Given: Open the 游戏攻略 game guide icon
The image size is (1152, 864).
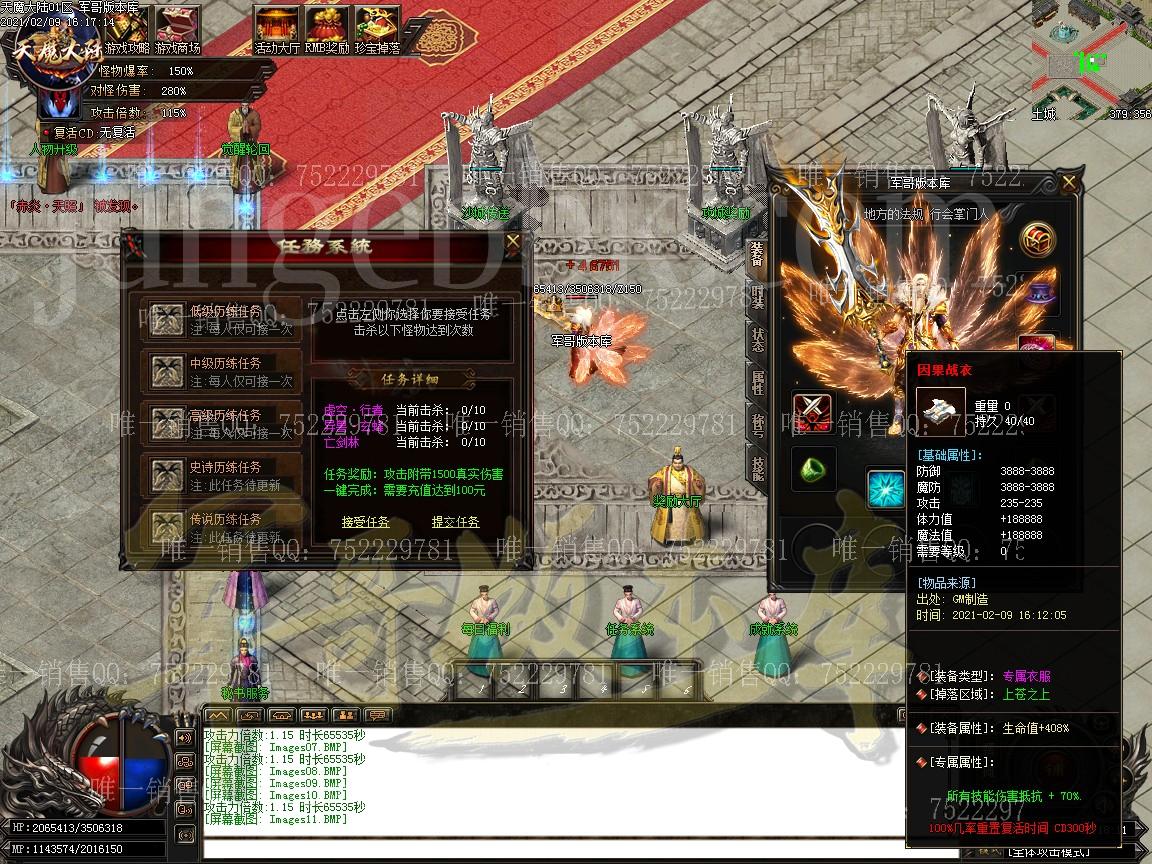Looking at the screenshot, I should click(x=128, y=27).
